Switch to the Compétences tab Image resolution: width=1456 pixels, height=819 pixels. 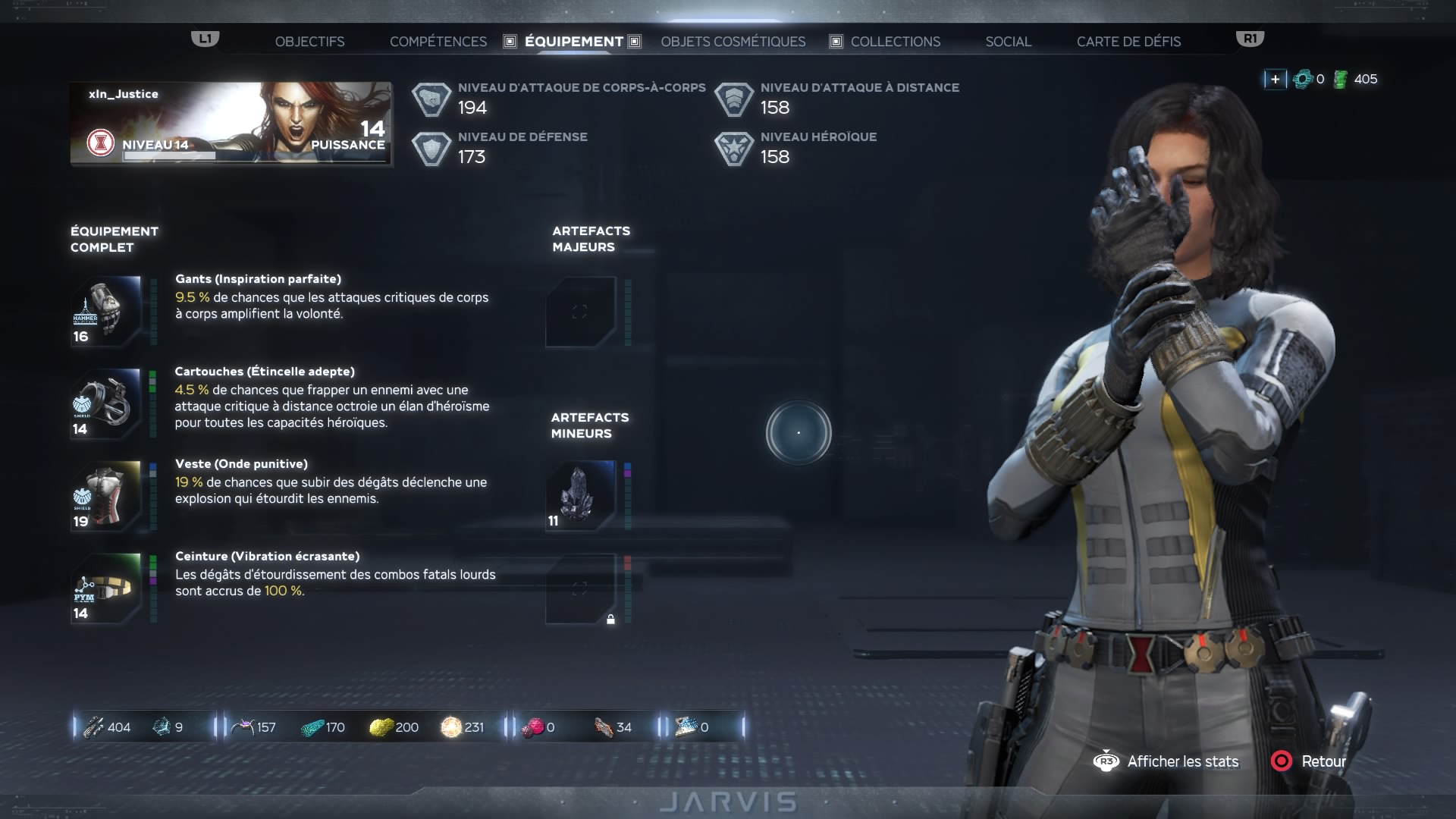[438, 42]
